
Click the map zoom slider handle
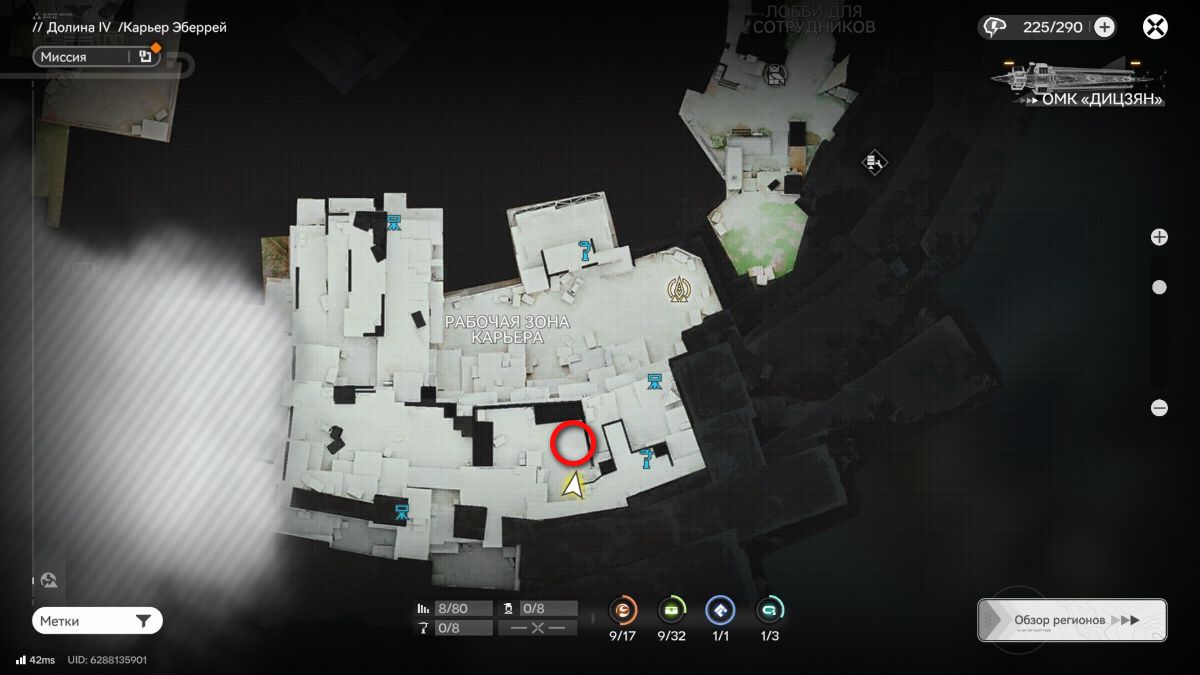click(x=1159, y=287)
